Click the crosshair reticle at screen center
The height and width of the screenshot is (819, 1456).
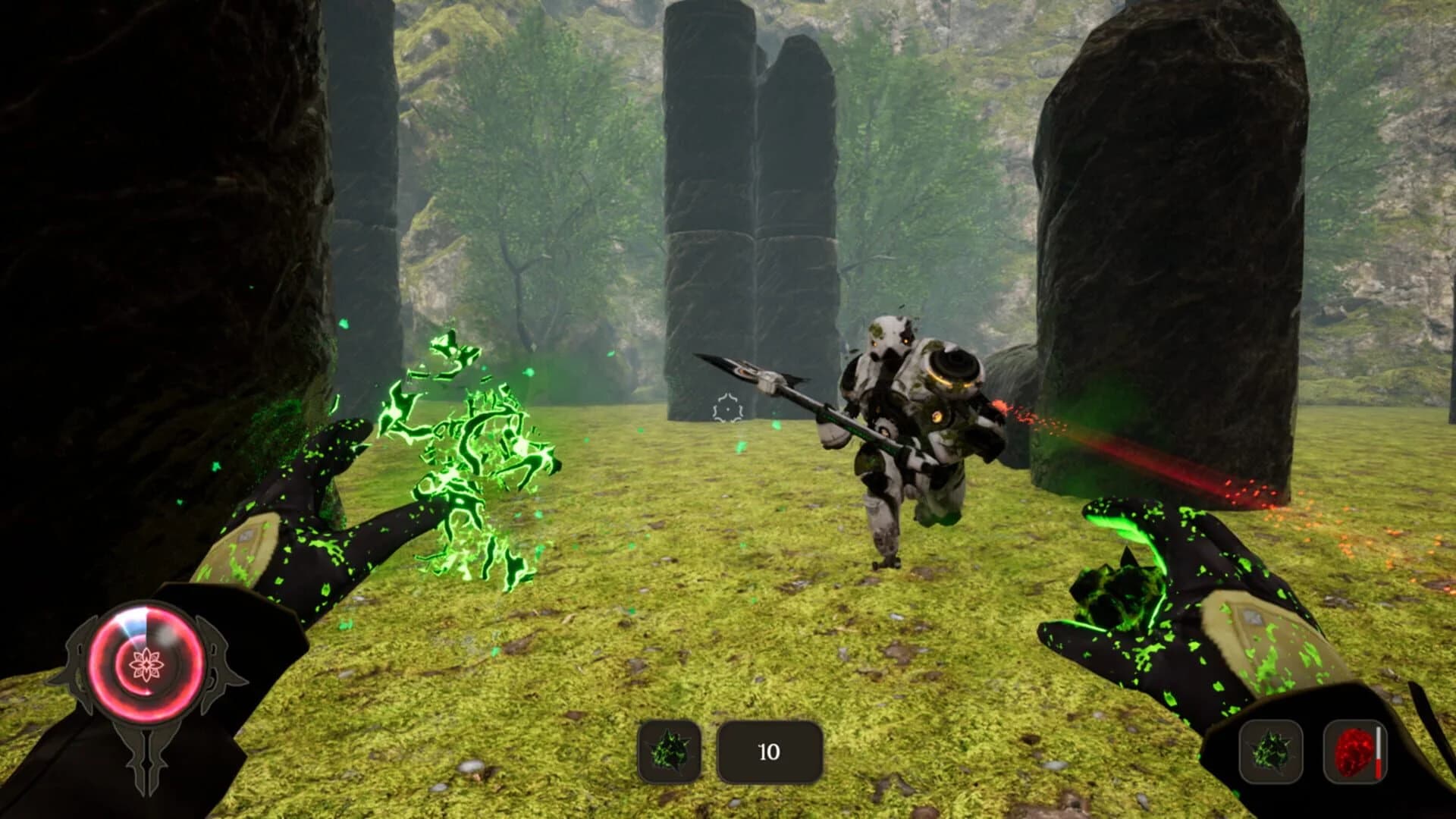[x=726, y=409]
